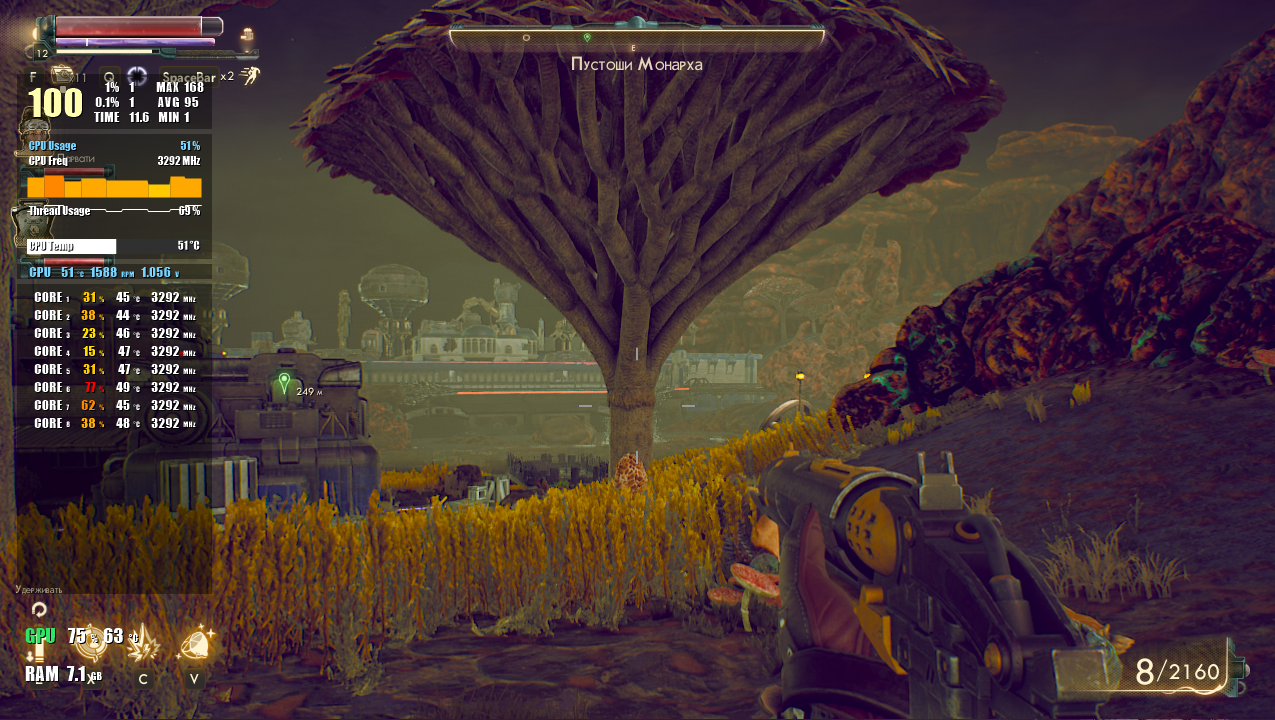
Task: Activate the companion sparkling helmet ability
Action: (195, 643)
